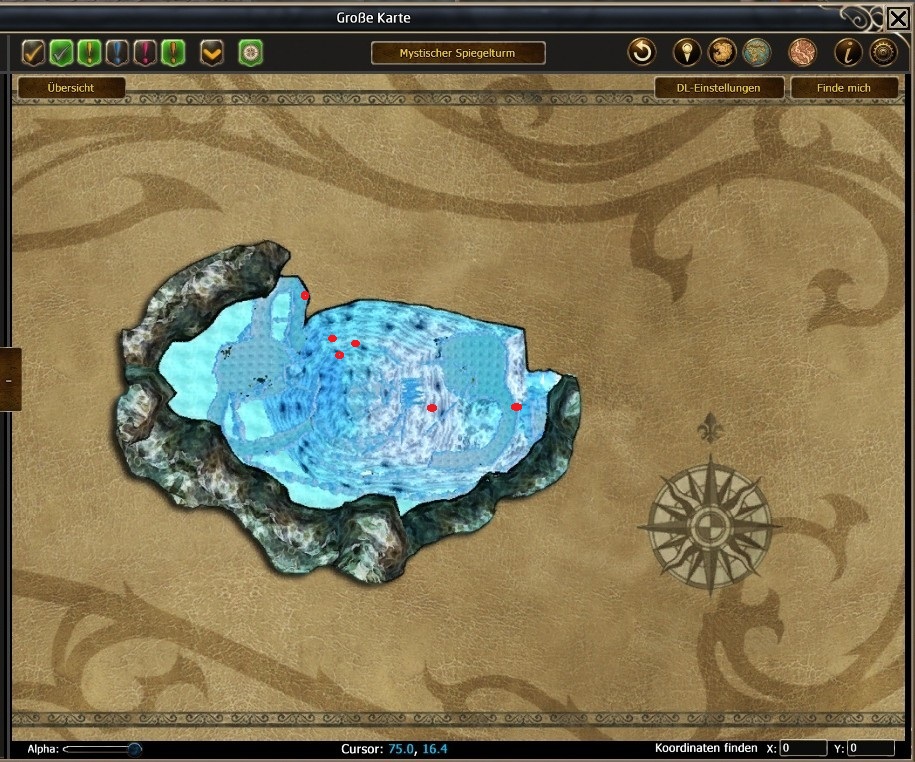Open the golden continent map icon
This screenshot has height=762, width=915.
click(722, 52)
